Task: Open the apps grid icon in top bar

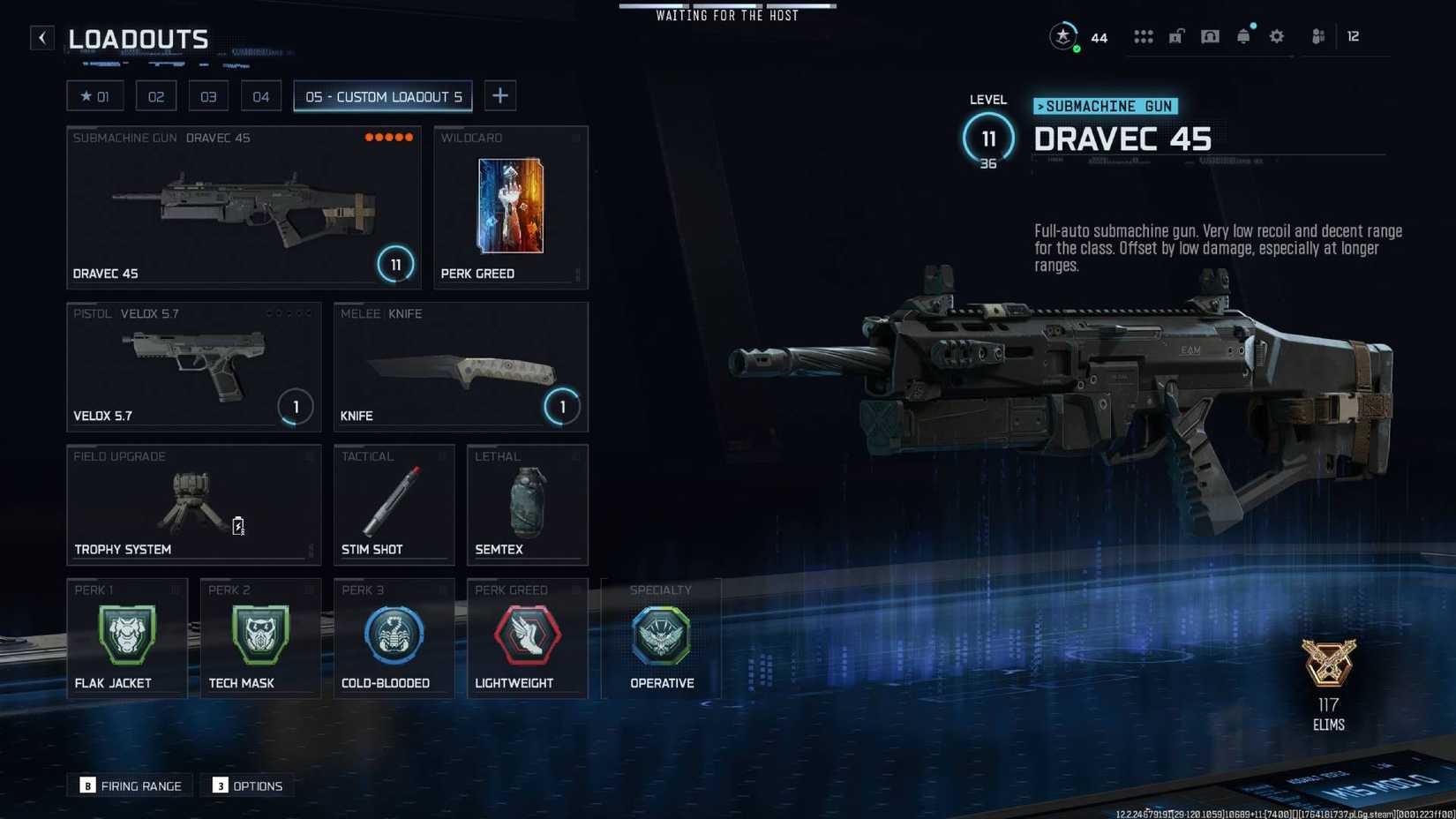Action: [1144, 36]
